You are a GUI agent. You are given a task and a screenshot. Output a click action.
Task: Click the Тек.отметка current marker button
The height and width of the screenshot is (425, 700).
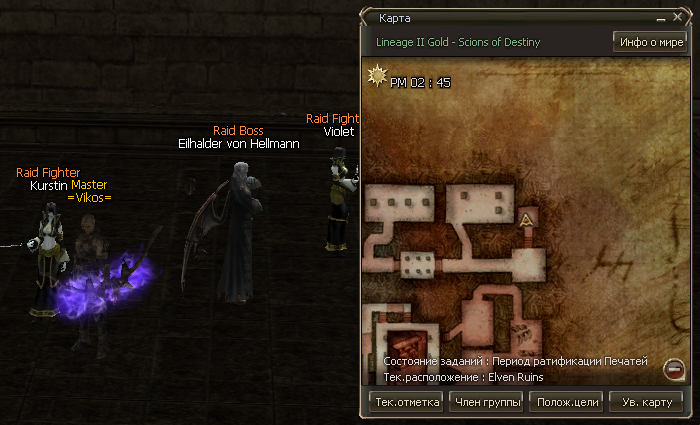pyautogui.click(x=406, y=402)
